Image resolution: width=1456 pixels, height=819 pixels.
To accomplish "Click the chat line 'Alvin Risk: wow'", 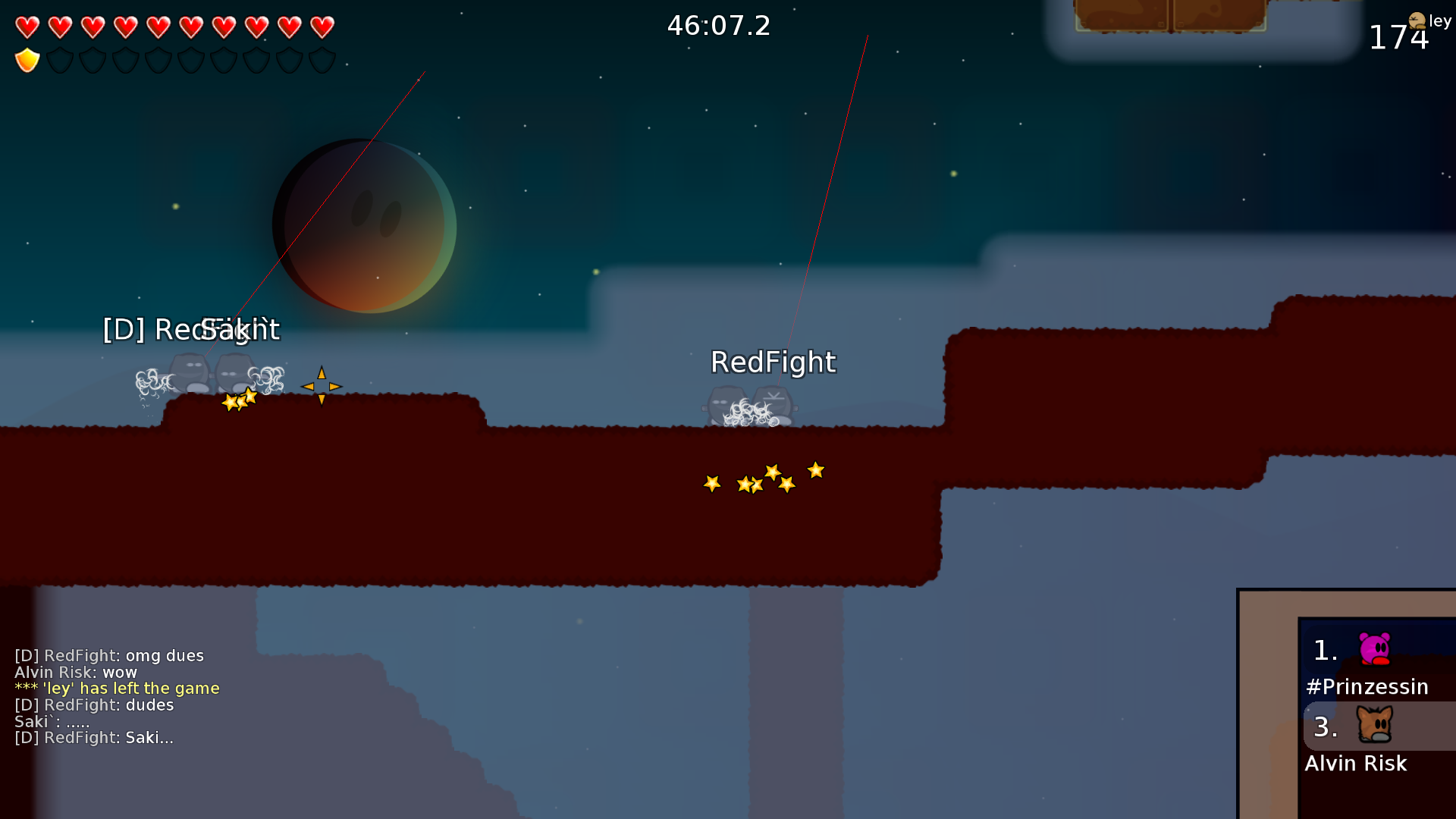I will pos(76,672).
